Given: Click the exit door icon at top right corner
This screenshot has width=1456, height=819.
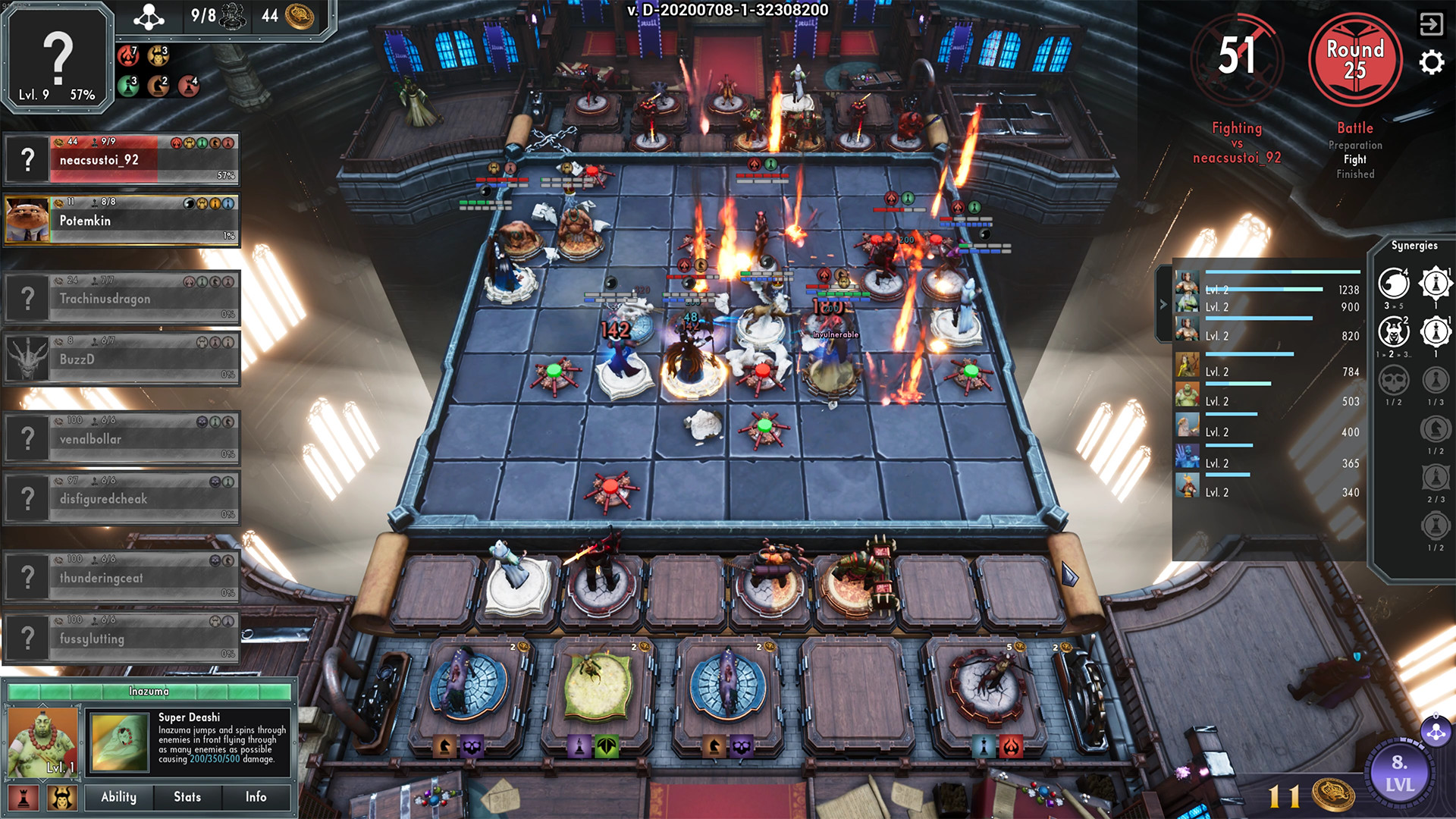Looking at the screenshot, I should tap(1432, 23).
